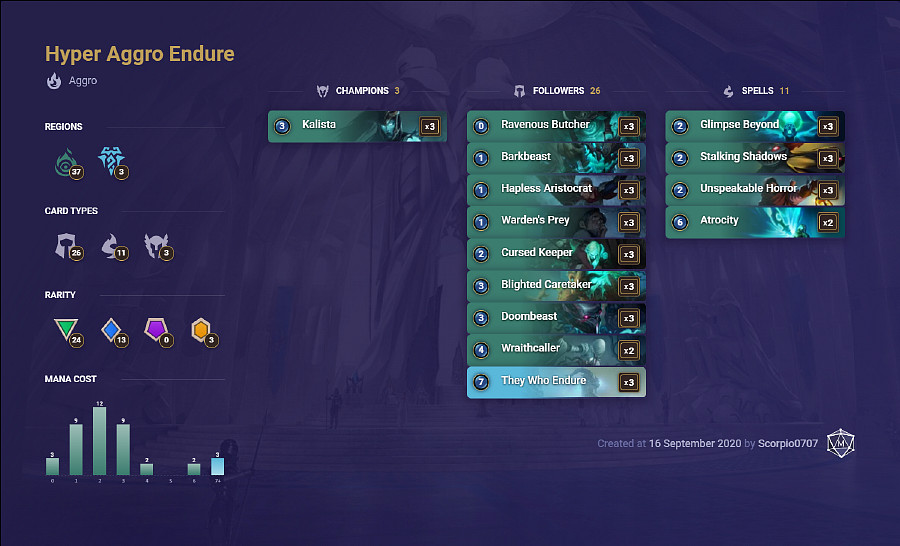Choose the Doombeast follower card
This screenshot has width=900, height=546.
[555, 318]
